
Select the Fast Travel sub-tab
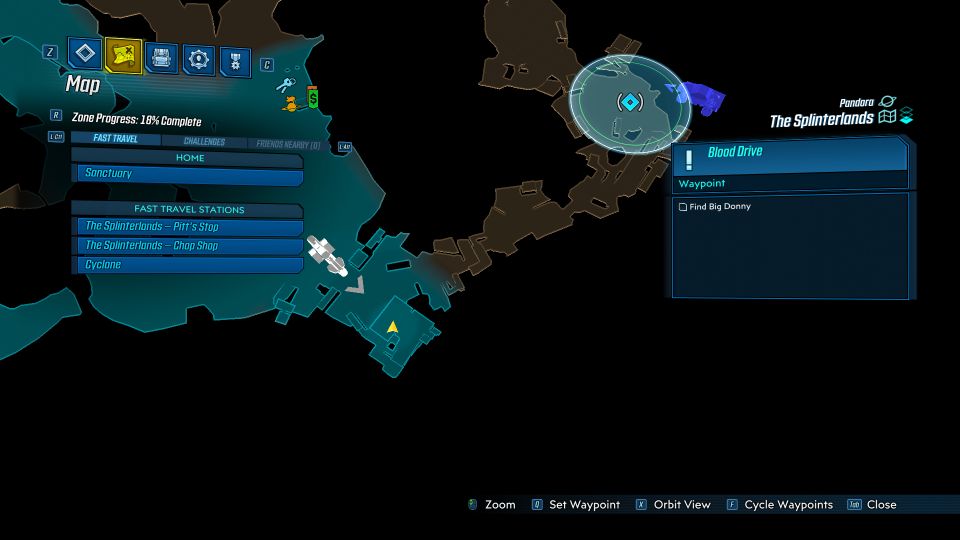115,139
